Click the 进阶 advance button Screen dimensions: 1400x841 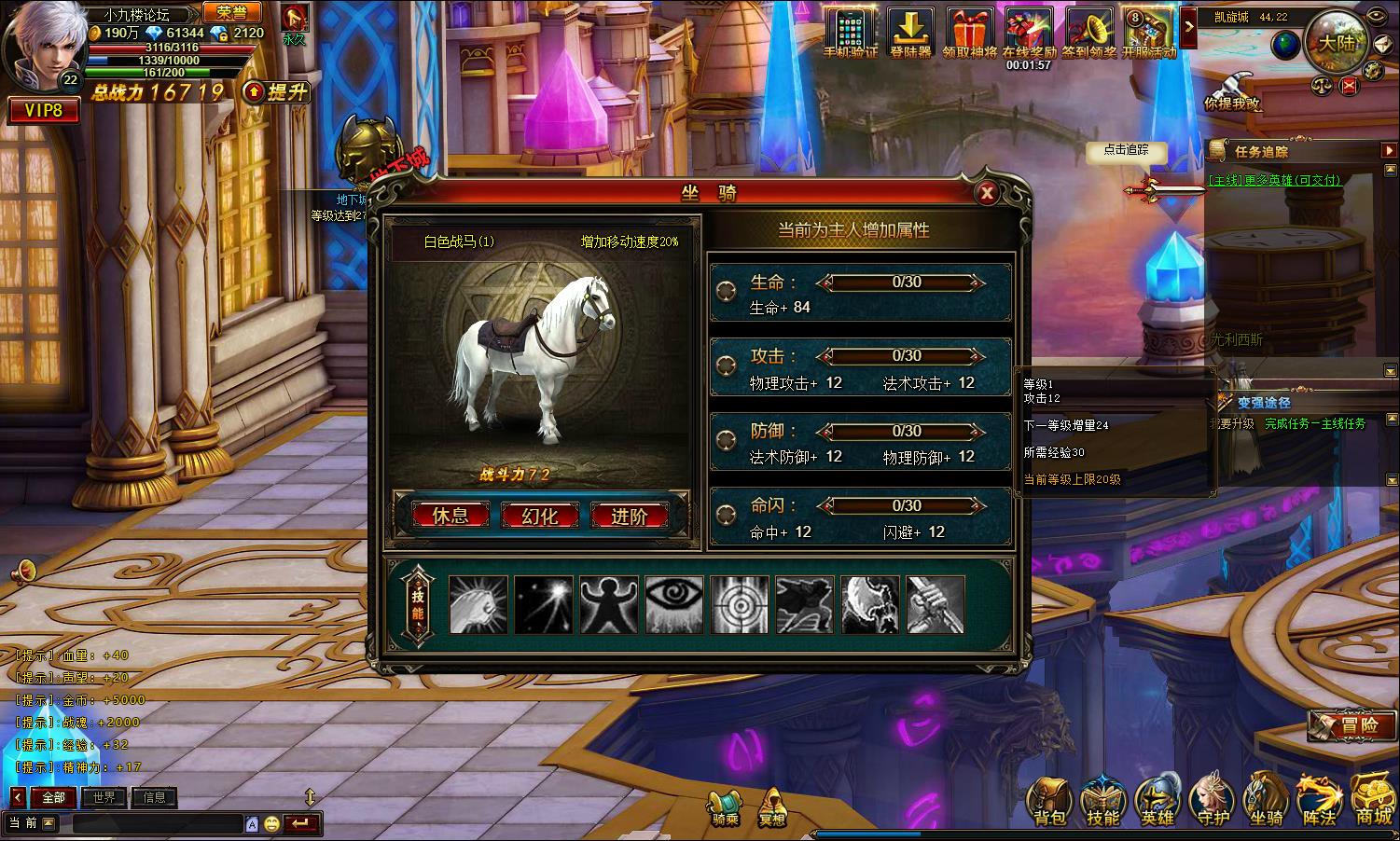coord(630,516)
